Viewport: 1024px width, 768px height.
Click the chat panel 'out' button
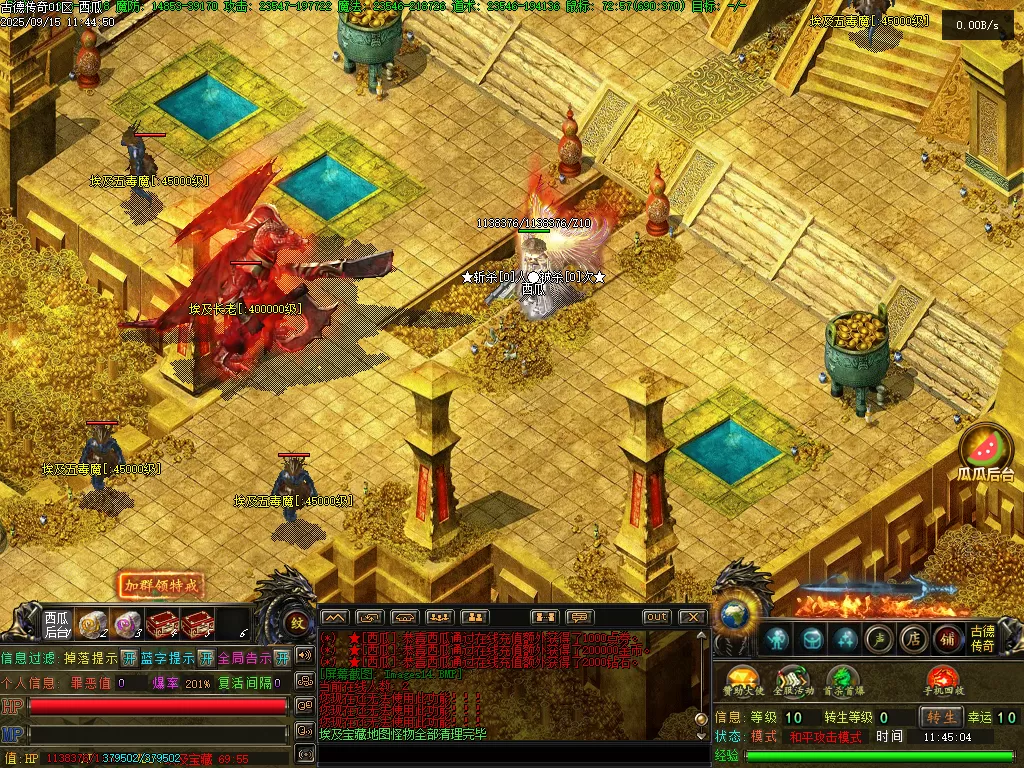656,617
